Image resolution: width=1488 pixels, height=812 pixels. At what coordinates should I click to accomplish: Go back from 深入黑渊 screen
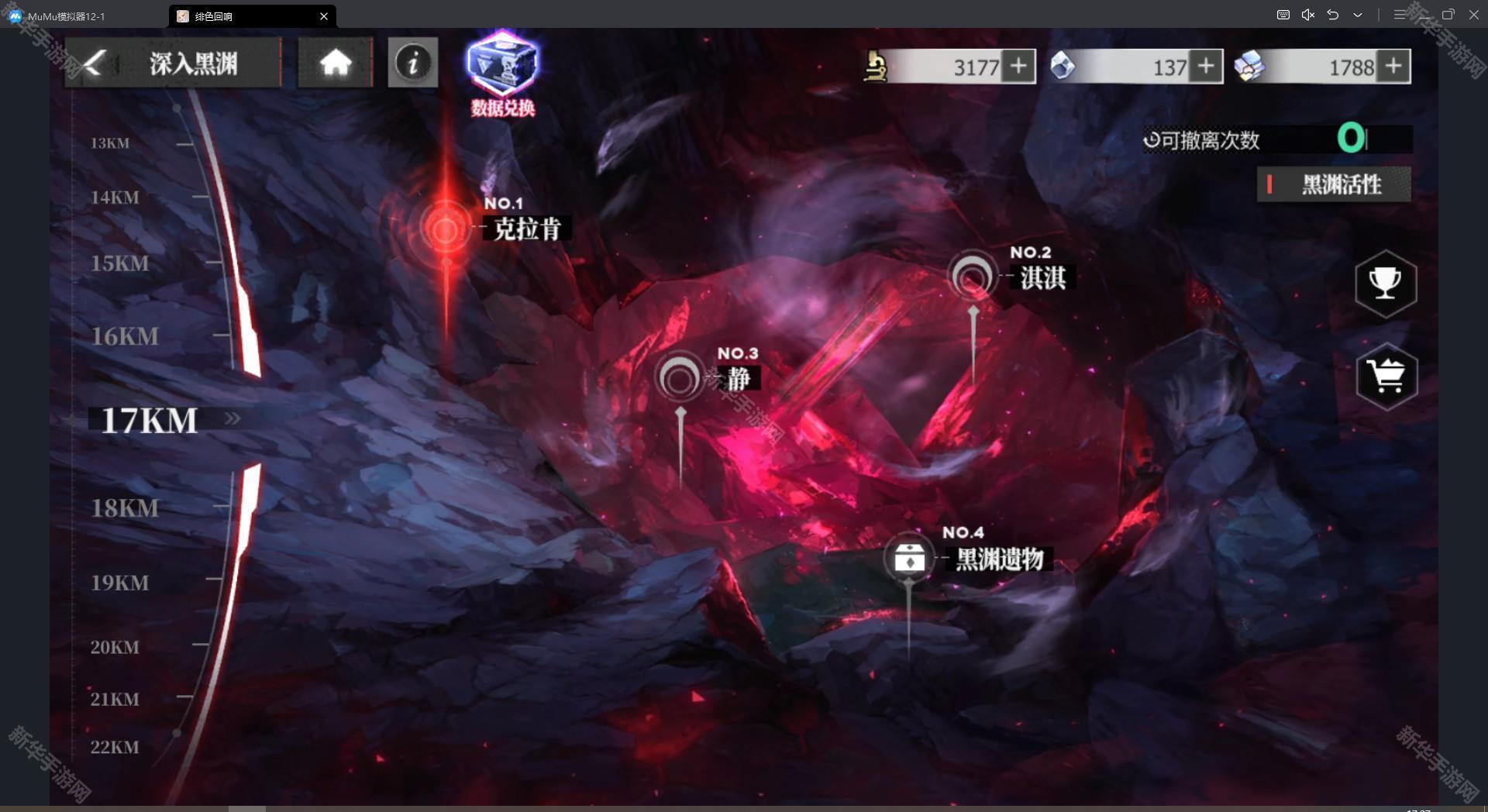click(95, 63)
